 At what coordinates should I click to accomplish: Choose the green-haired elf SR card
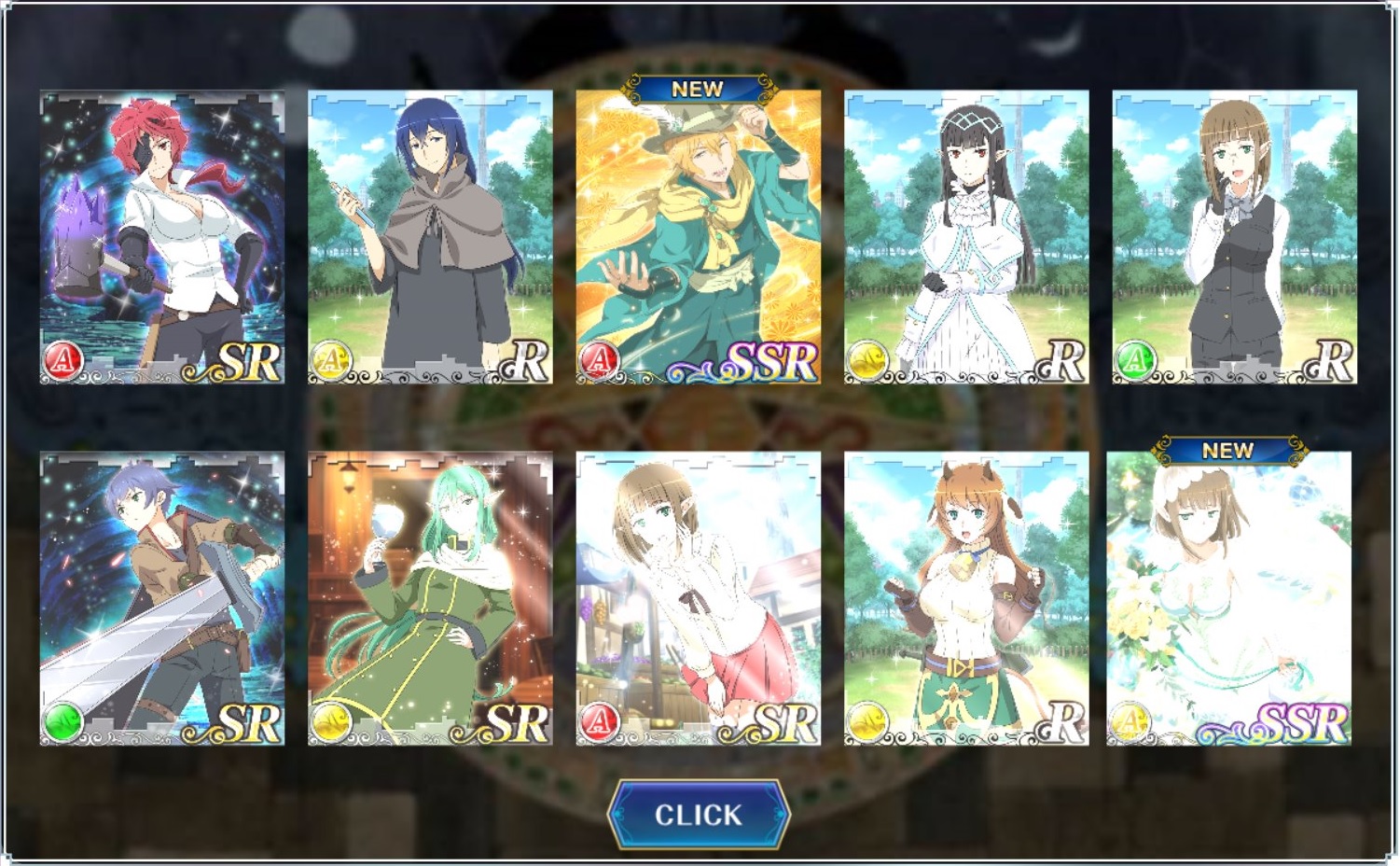coord(430,598)
